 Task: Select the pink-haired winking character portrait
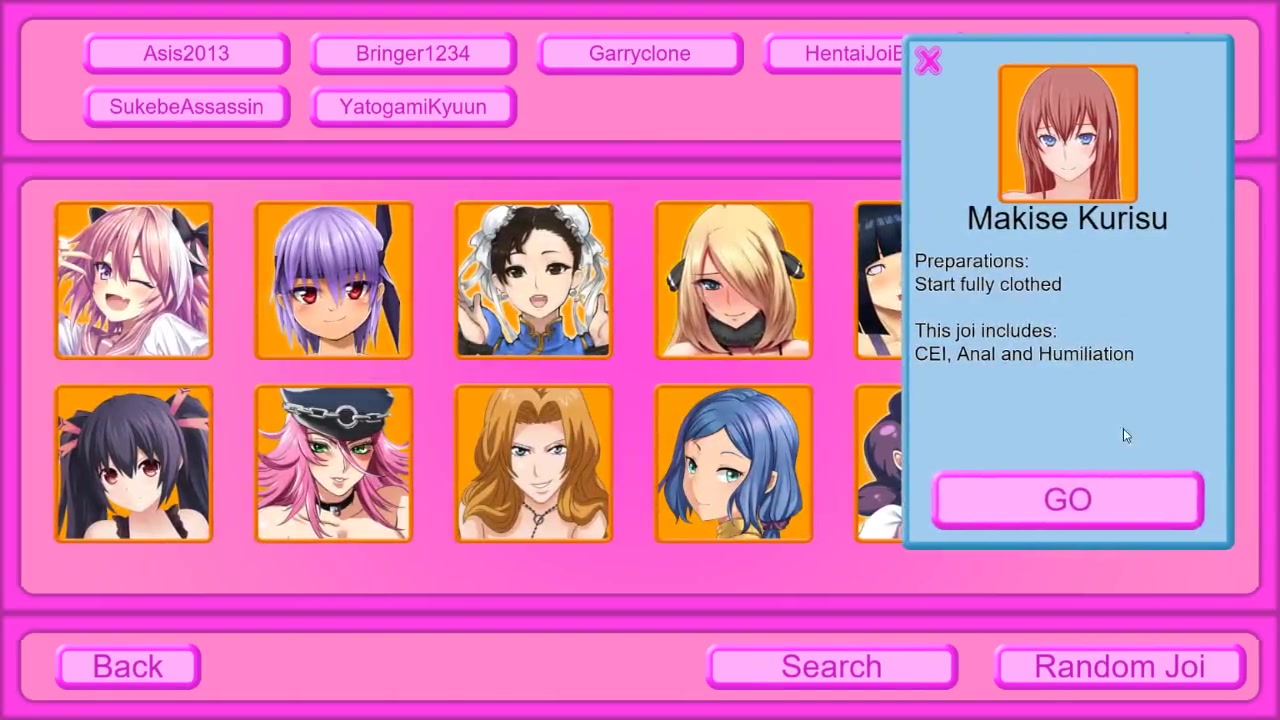(x=134, y=280)
